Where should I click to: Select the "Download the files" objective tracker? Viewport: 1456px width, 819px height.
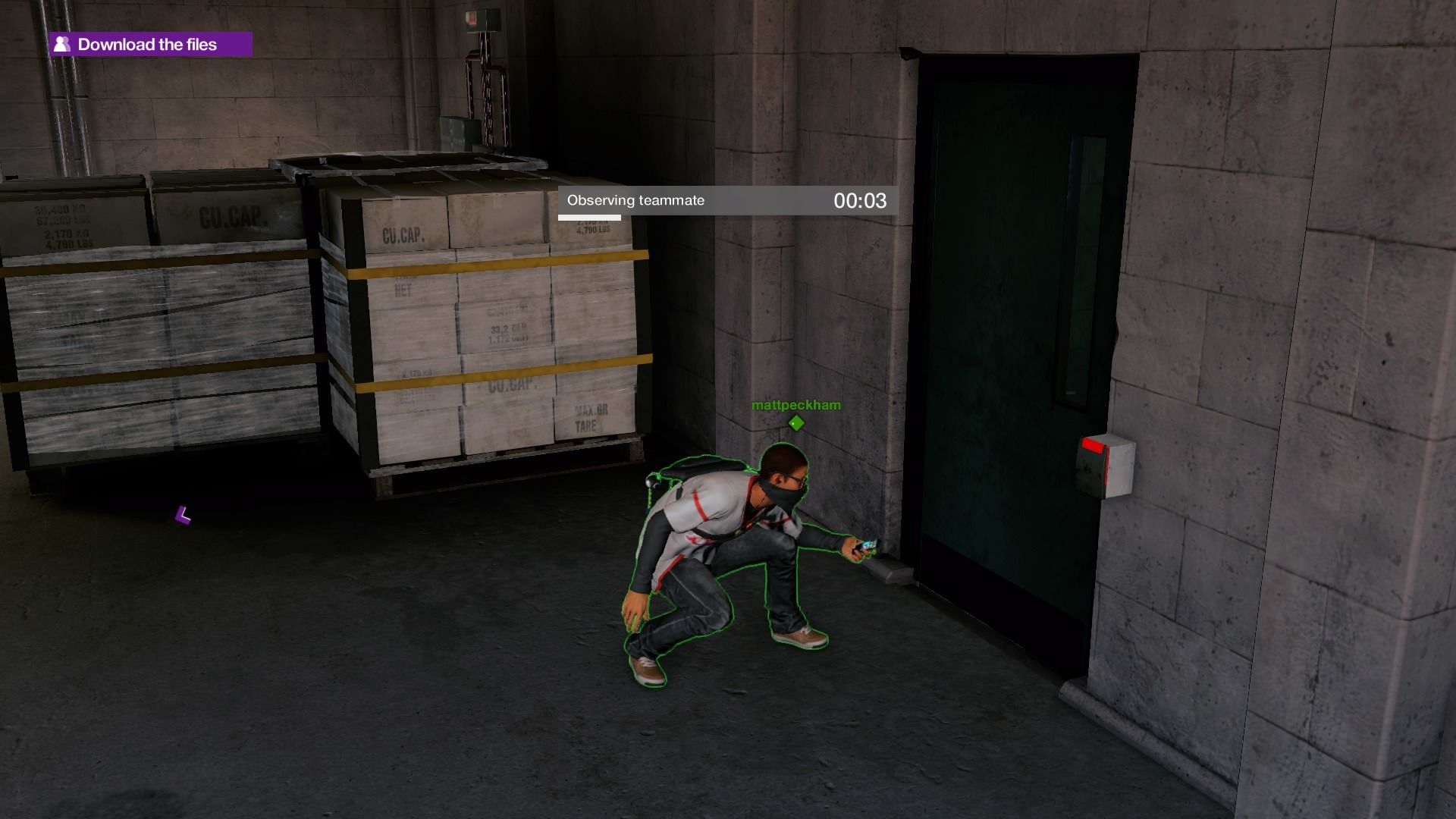pos(150,45)
